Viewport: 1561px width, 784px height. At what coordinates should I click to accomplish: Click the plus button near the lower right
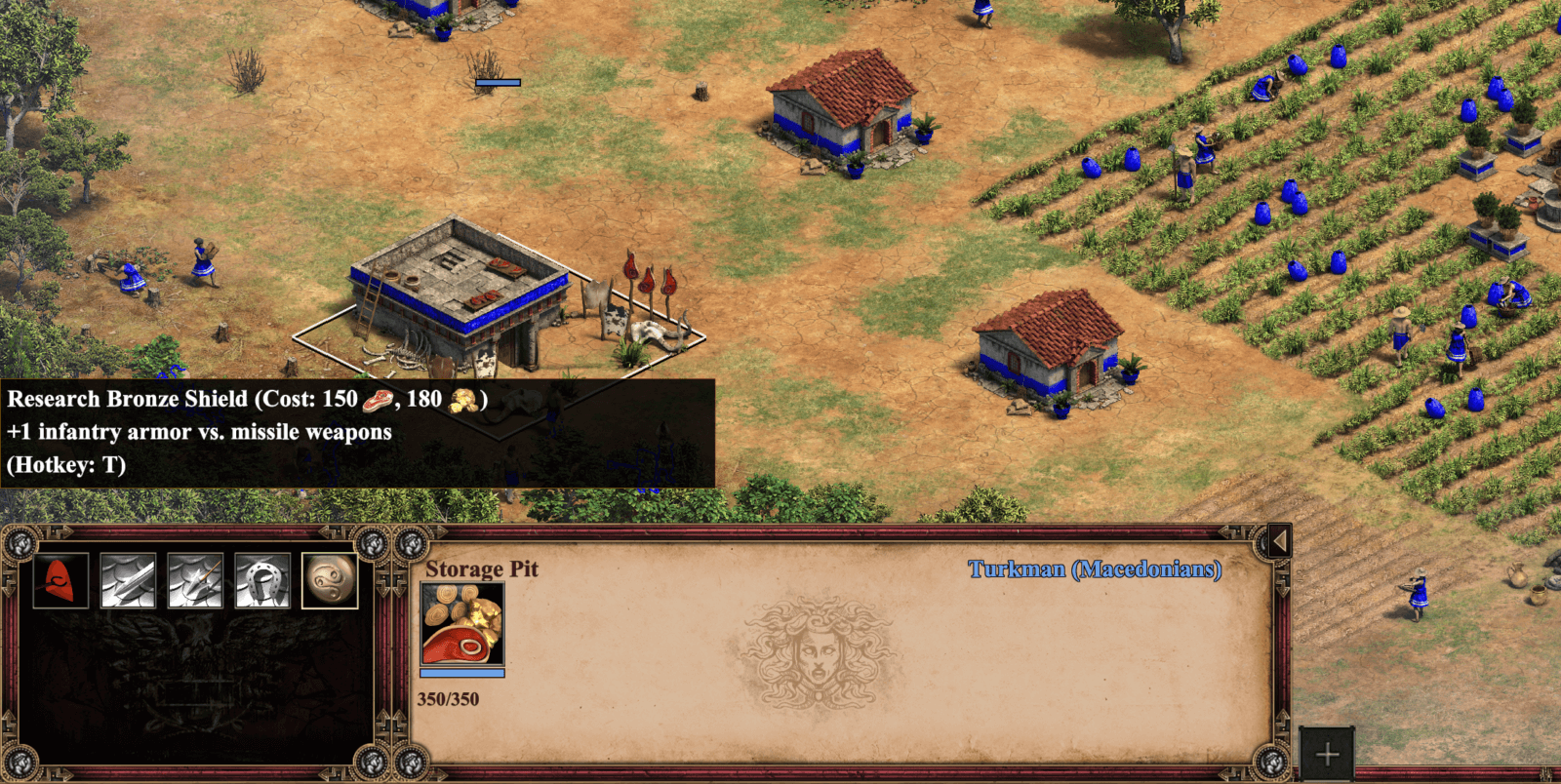click(x=1327, y=753)
